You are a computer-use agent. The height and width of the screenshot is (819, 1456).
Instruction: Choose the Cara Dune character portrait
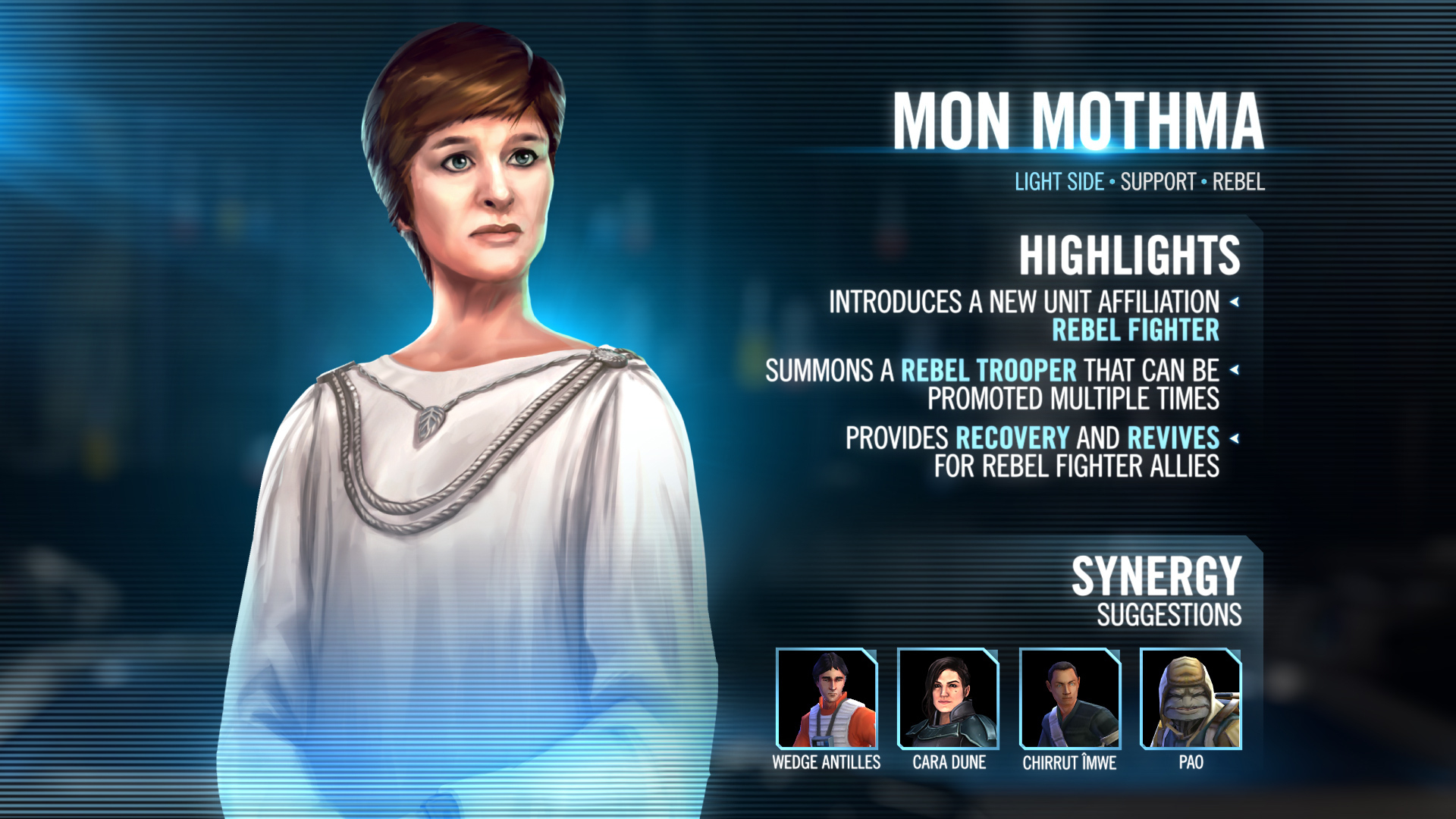pyautogui.click(x=948, y=698)
